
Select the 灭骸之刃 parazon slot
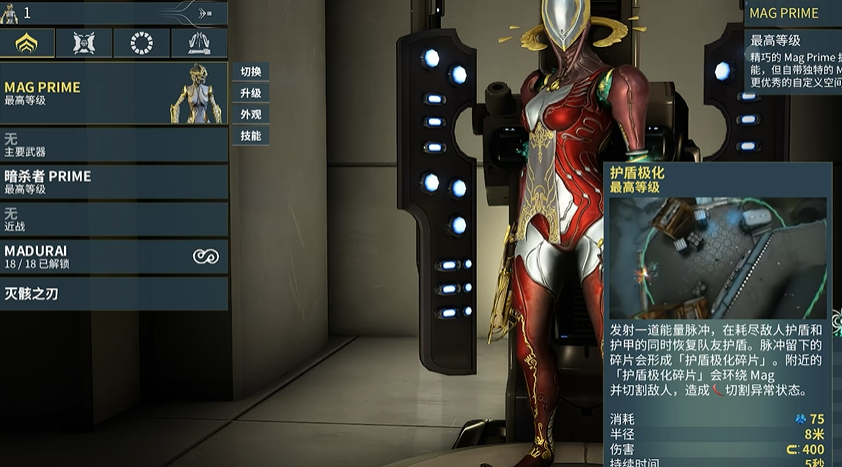point(114,294)
